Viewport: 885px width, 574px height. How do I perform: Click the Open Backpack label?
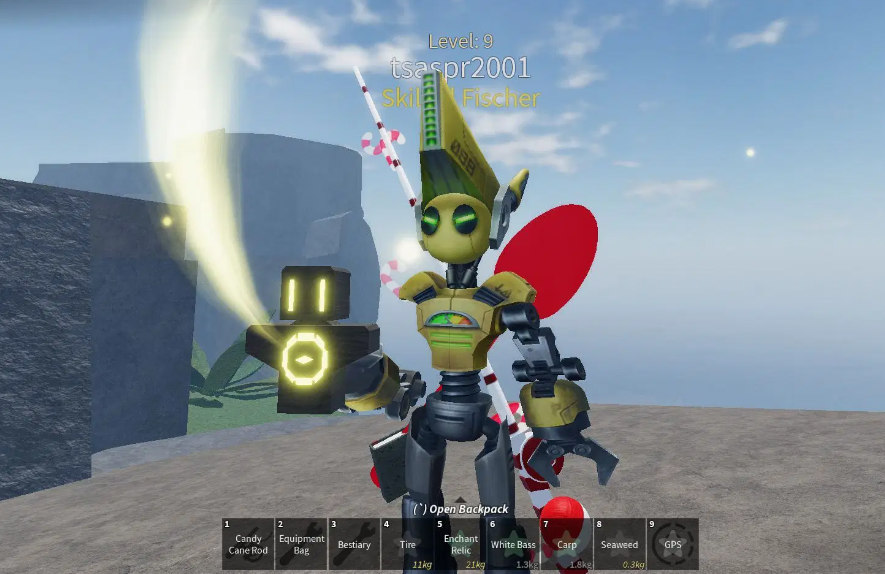click(460, 509)
